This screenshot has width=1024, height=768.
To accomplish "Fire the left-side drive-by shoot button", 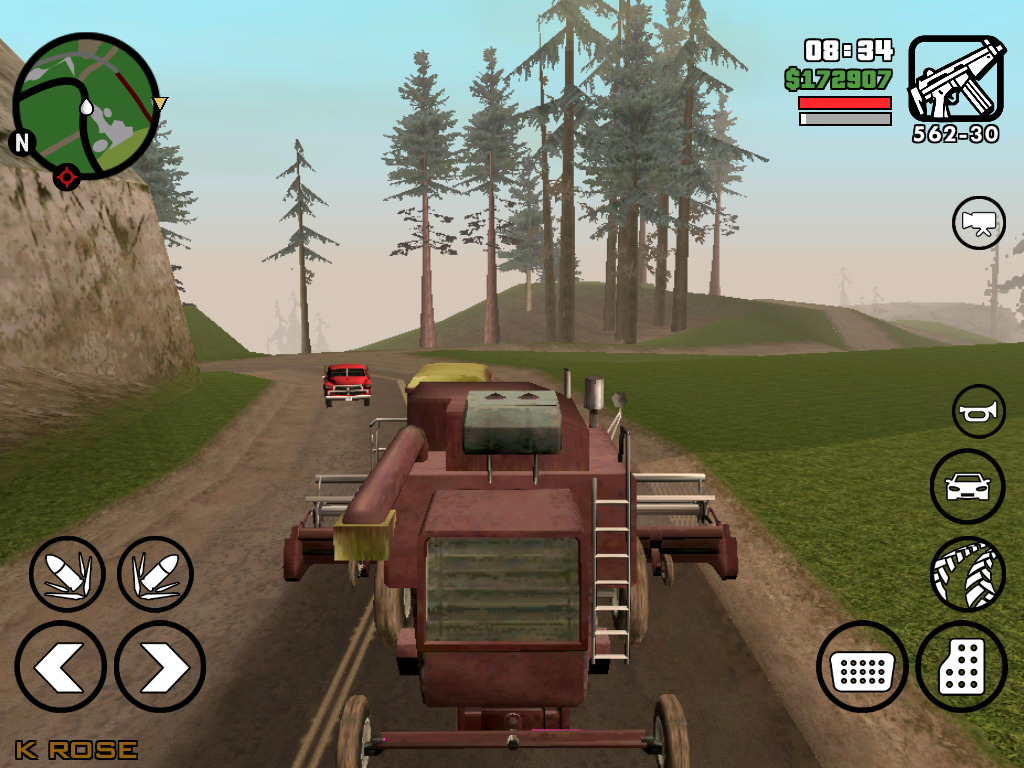I will pos(67,574).
